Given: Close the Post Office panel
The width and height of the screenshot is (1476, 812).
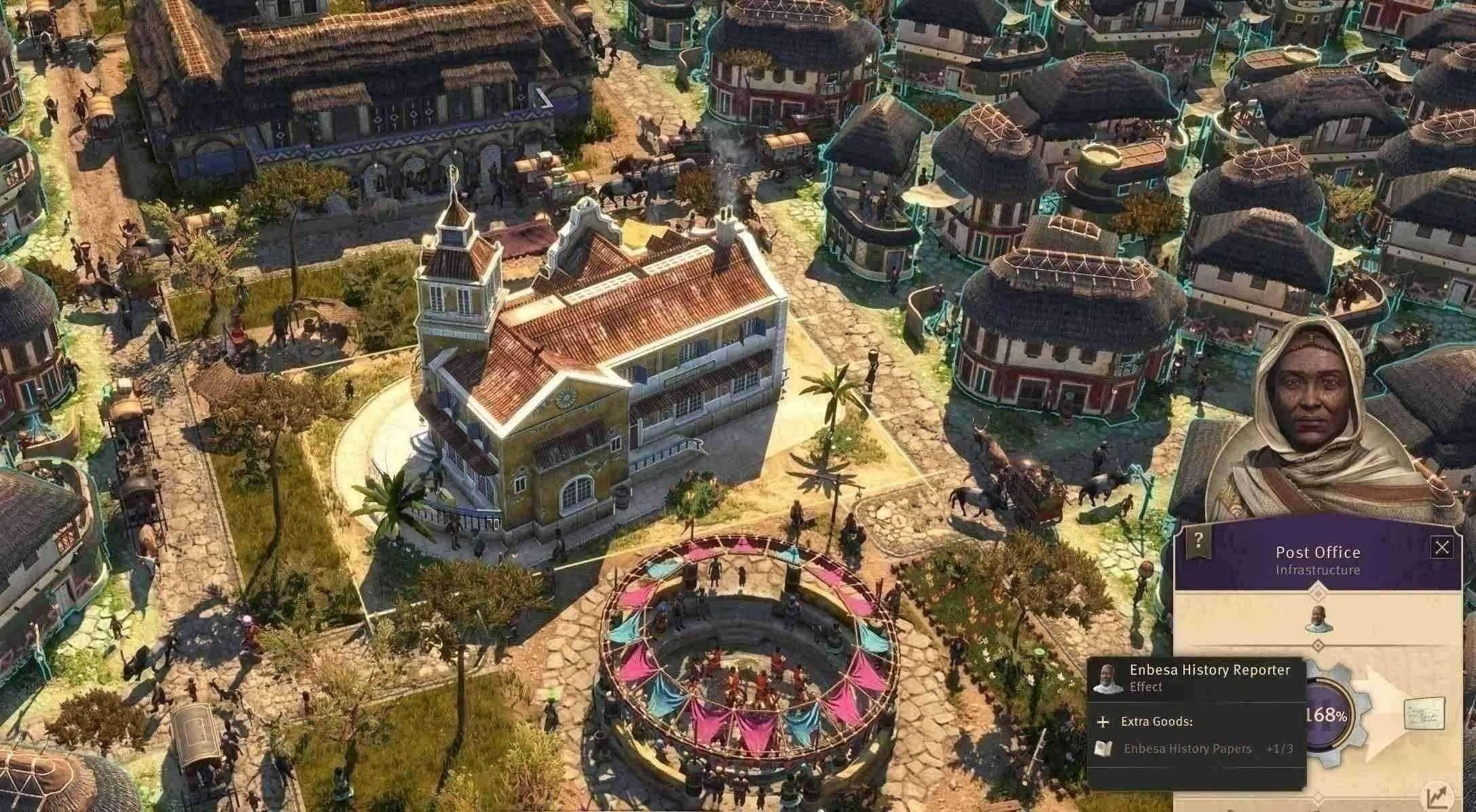Looking at the screenshot, I should pos(1441,548).
